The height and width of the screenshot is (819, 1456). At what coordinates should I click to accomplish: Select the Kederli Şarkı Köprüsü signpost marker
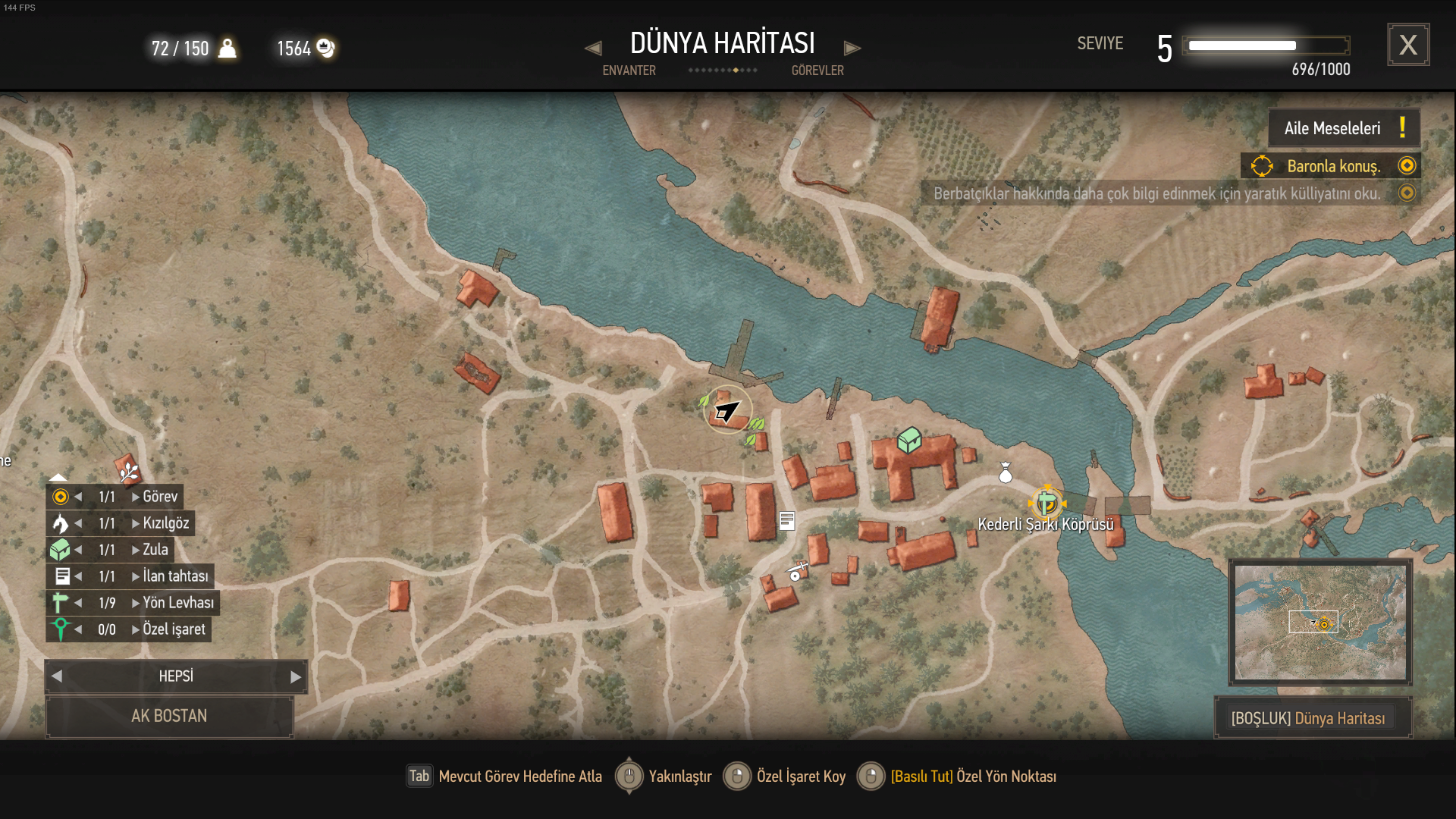(1046, 503)
